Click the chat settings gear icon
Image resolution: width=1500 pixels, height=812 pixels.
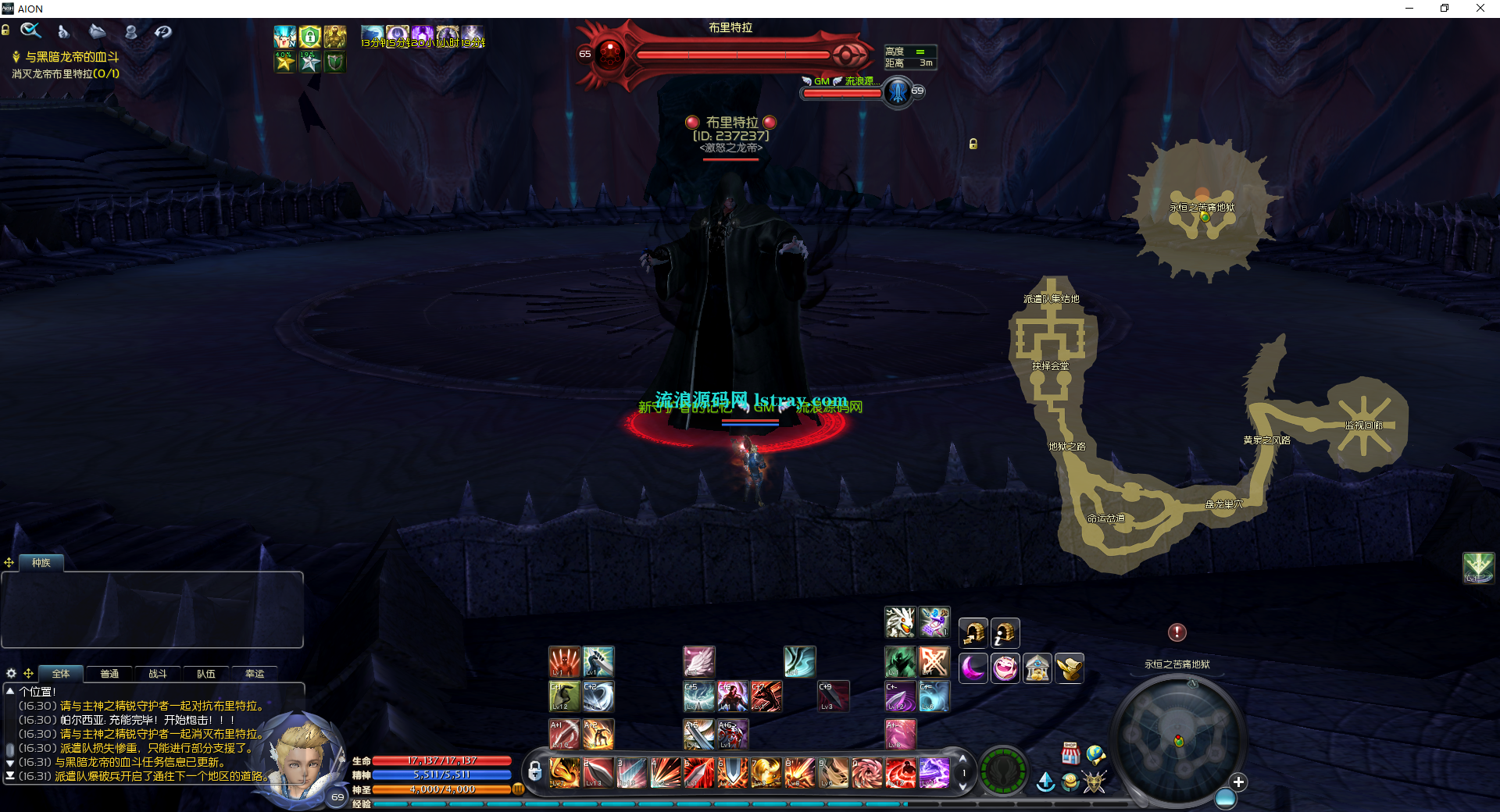point(11,673)
